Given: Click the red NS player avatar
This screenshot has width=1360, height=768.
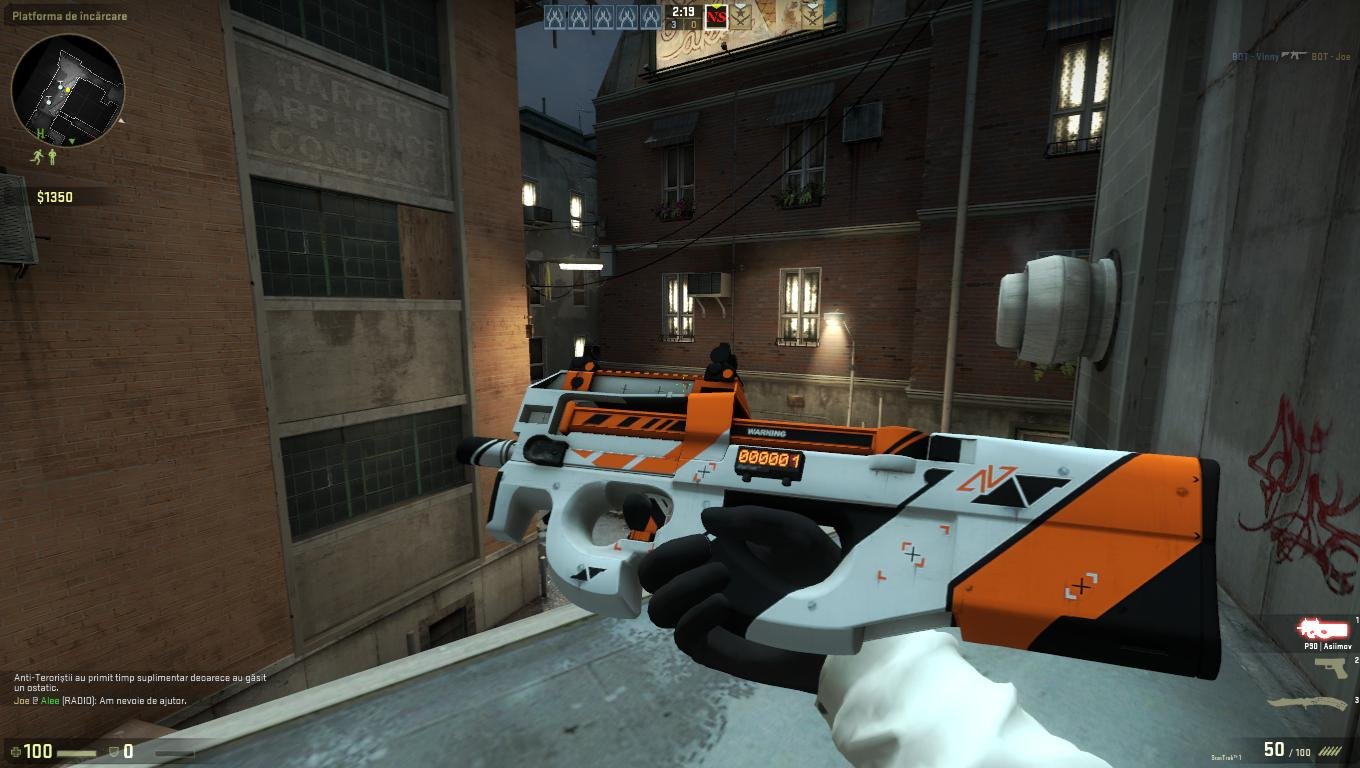Looking at the screenshot, I should (716, 16).
